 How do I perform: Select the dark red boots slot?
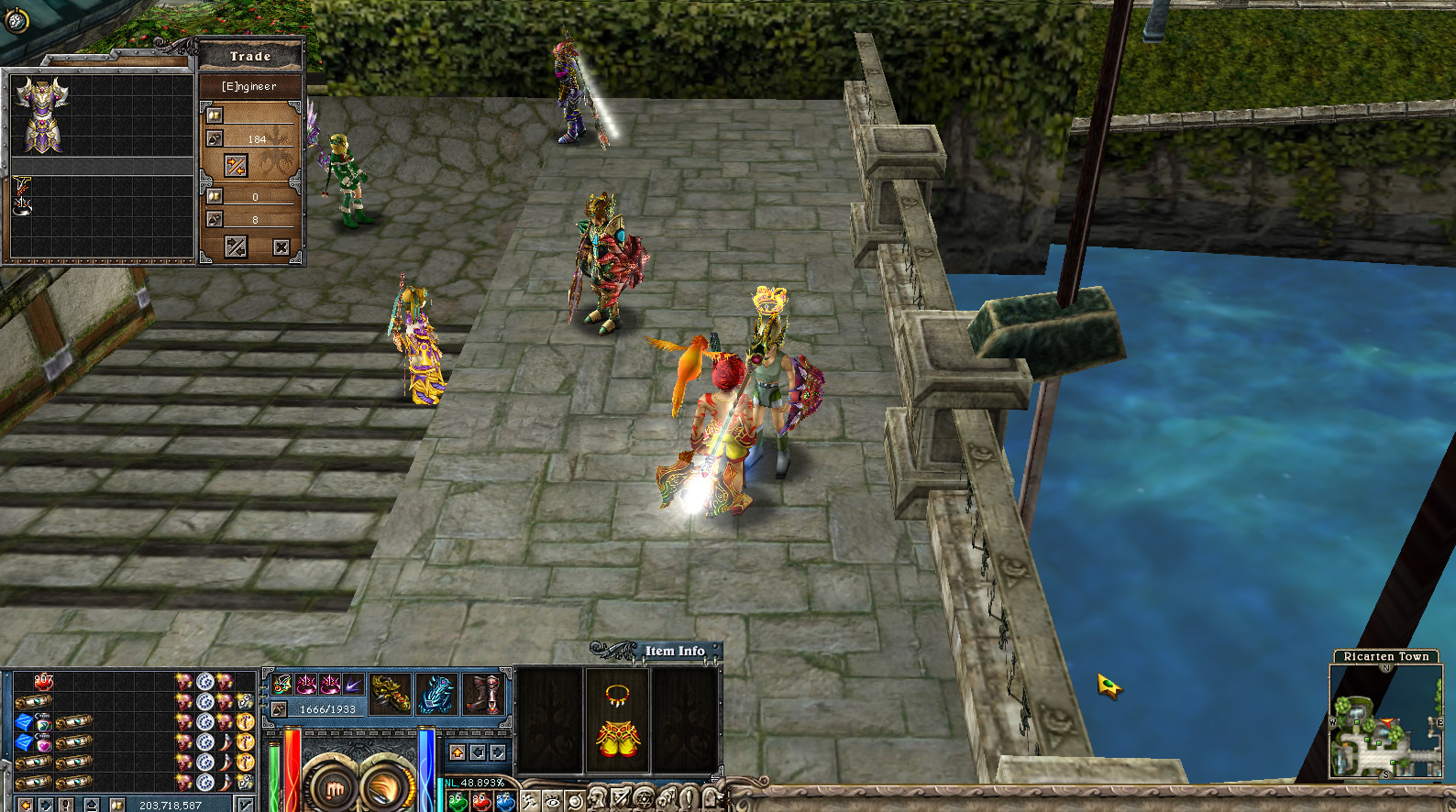point(484,694)
